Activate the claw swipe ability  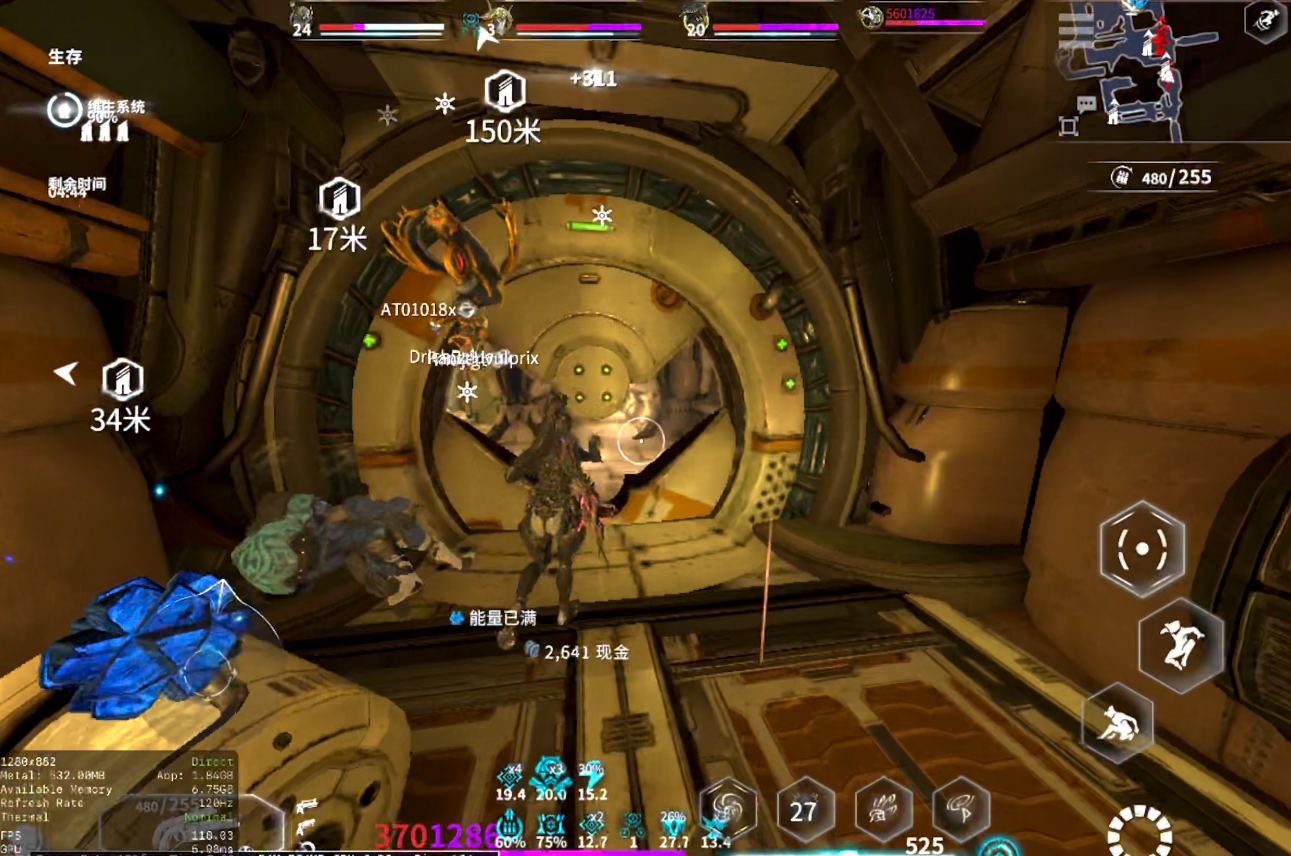tap(883, 810)
